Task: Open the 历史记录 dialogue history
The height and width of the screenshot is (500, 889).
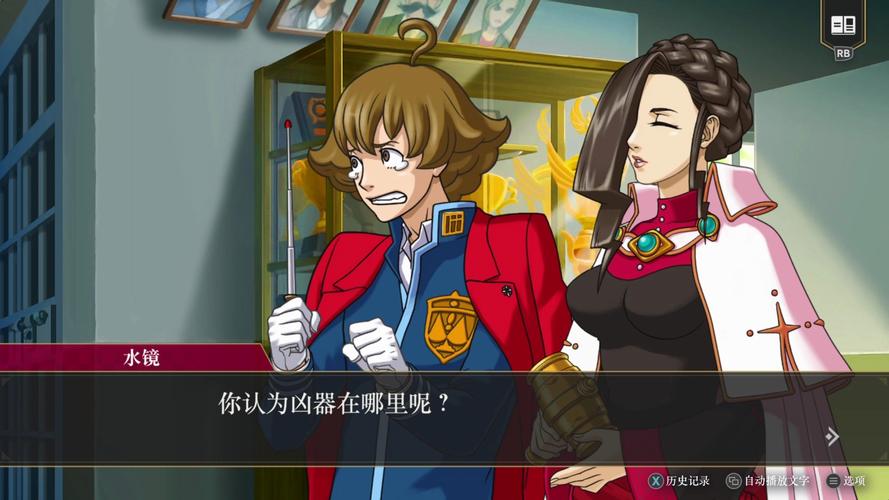Action: tap(679, 481)
